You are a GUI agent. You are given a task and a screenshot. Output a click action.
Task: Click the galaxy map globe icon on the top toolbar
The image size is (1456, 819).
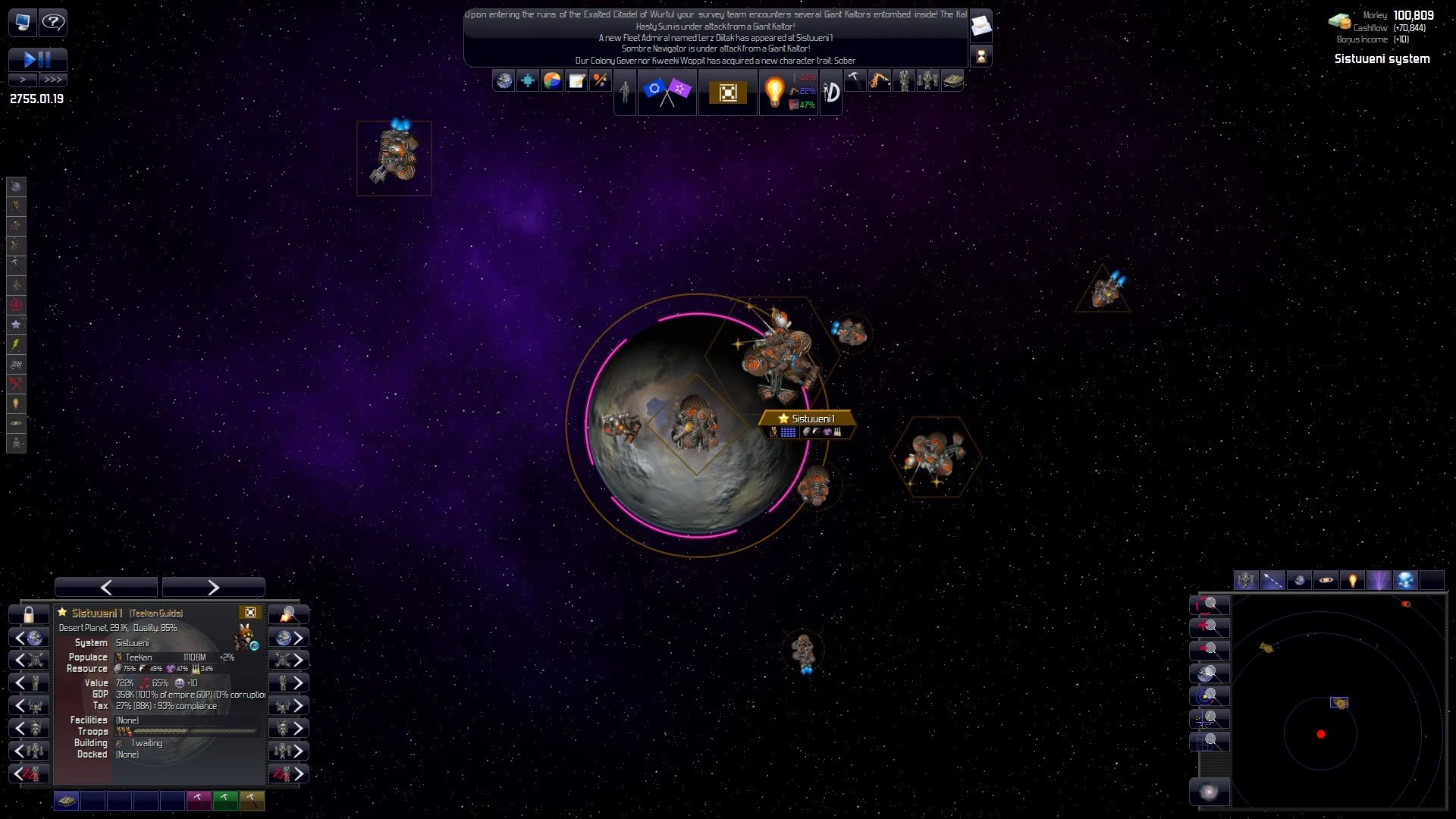504,80
